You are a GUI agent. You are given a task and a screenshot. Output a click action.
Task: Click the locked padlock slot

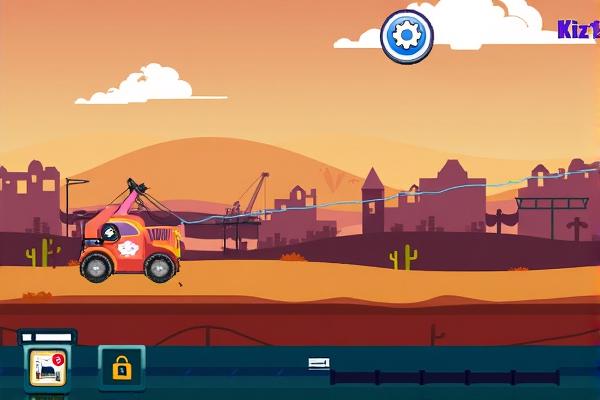[121, 368]
